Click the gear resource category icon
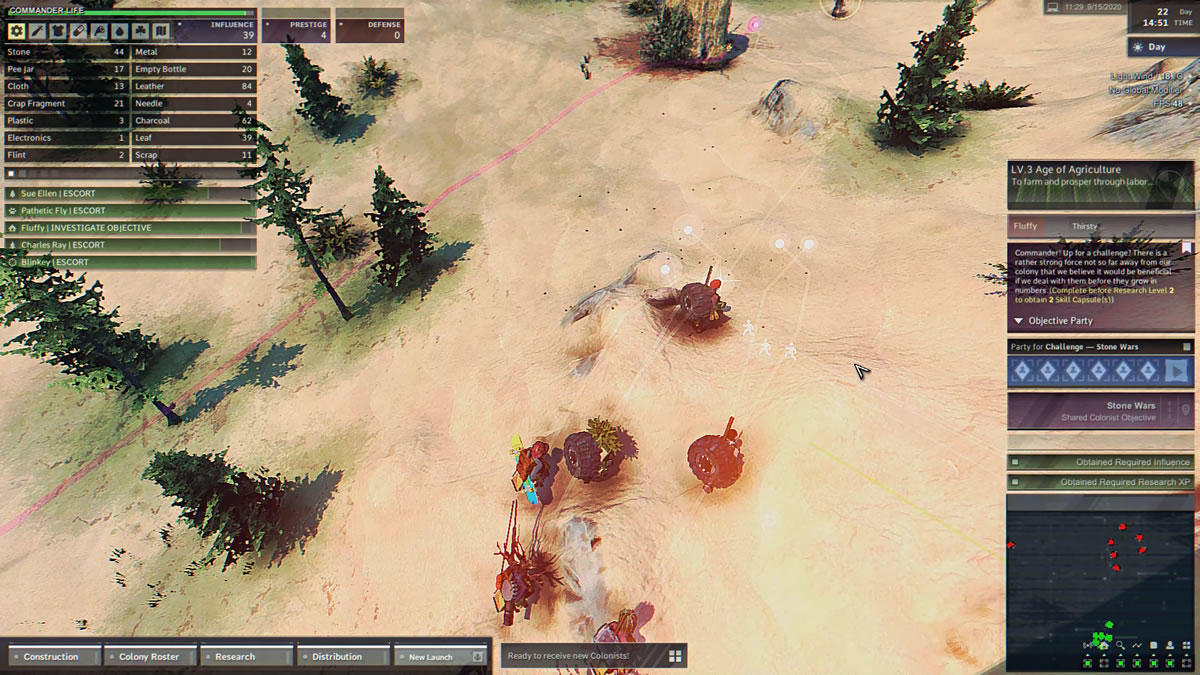The height and width of the screenshot is (675, 1200). pyautogui.click(x=16, y=31)
